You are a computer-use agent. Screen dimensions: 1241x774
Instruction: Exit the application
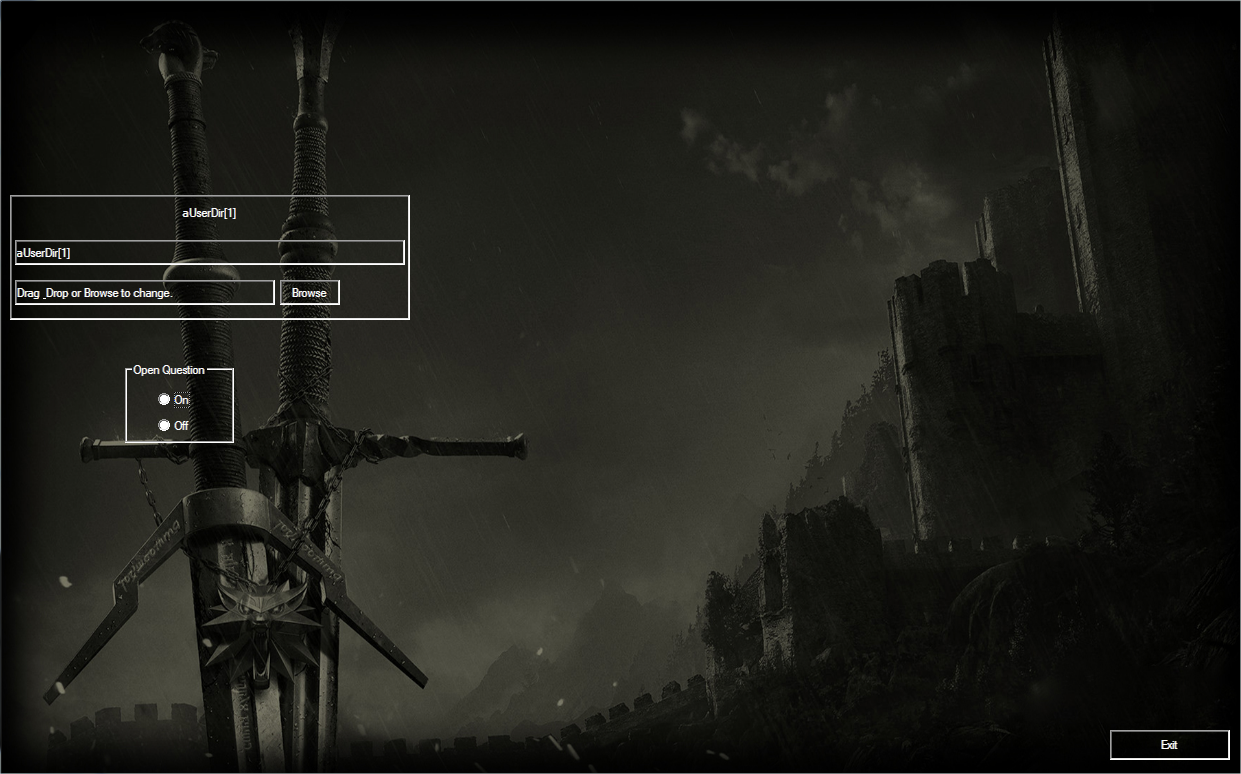1169,745
